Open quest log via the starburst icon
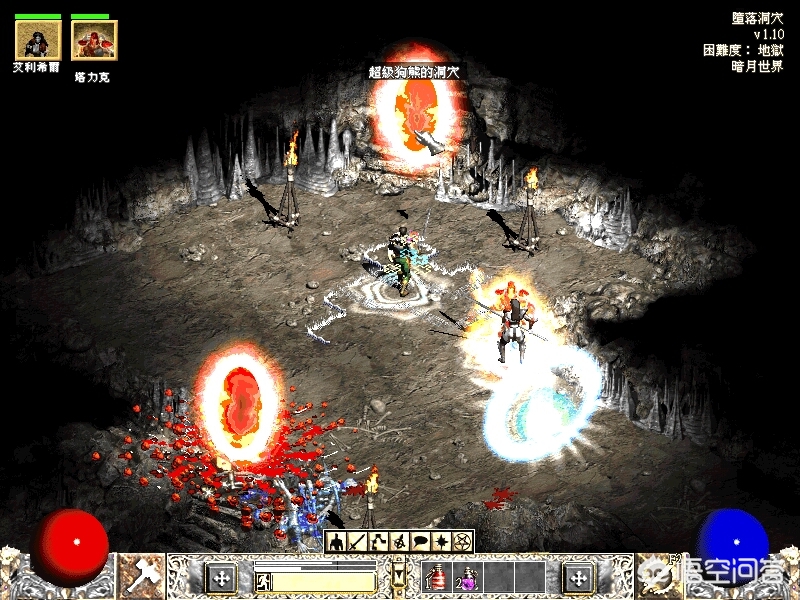This screenshot has width=800, height=600. tap(442, 542)
